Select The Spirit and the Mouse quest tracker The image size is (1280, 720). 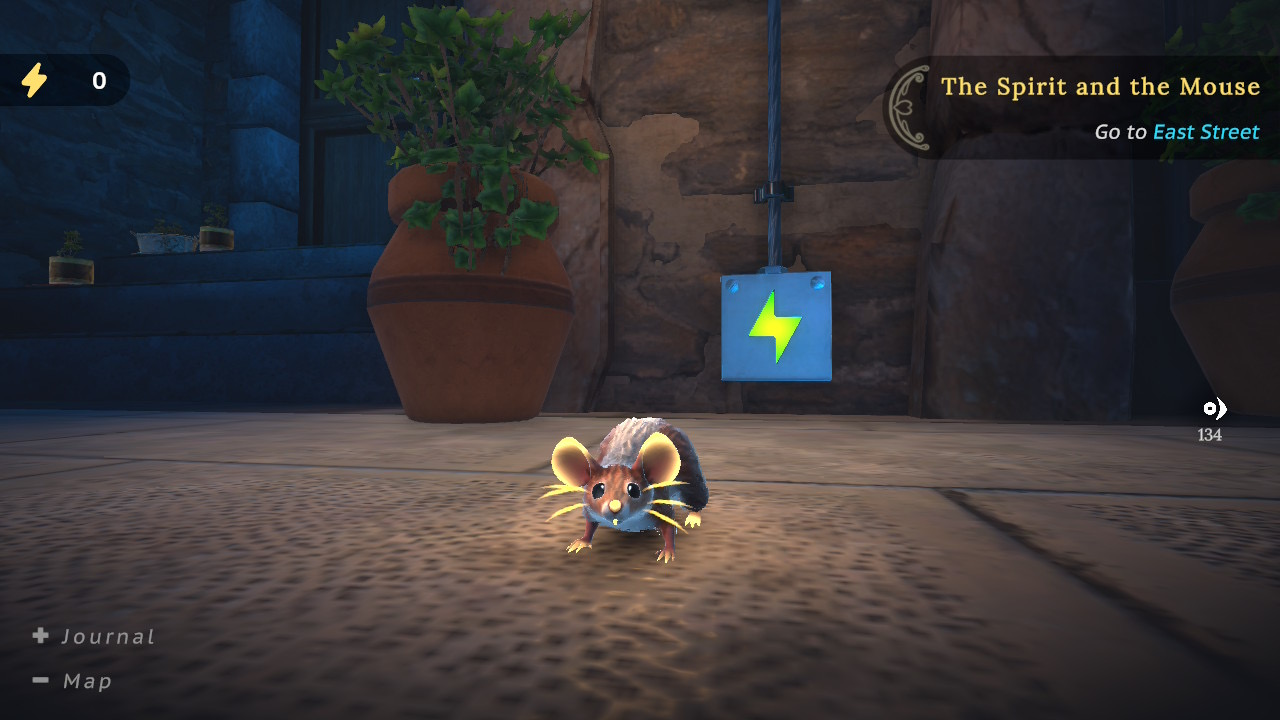(x=1099, y=87)
